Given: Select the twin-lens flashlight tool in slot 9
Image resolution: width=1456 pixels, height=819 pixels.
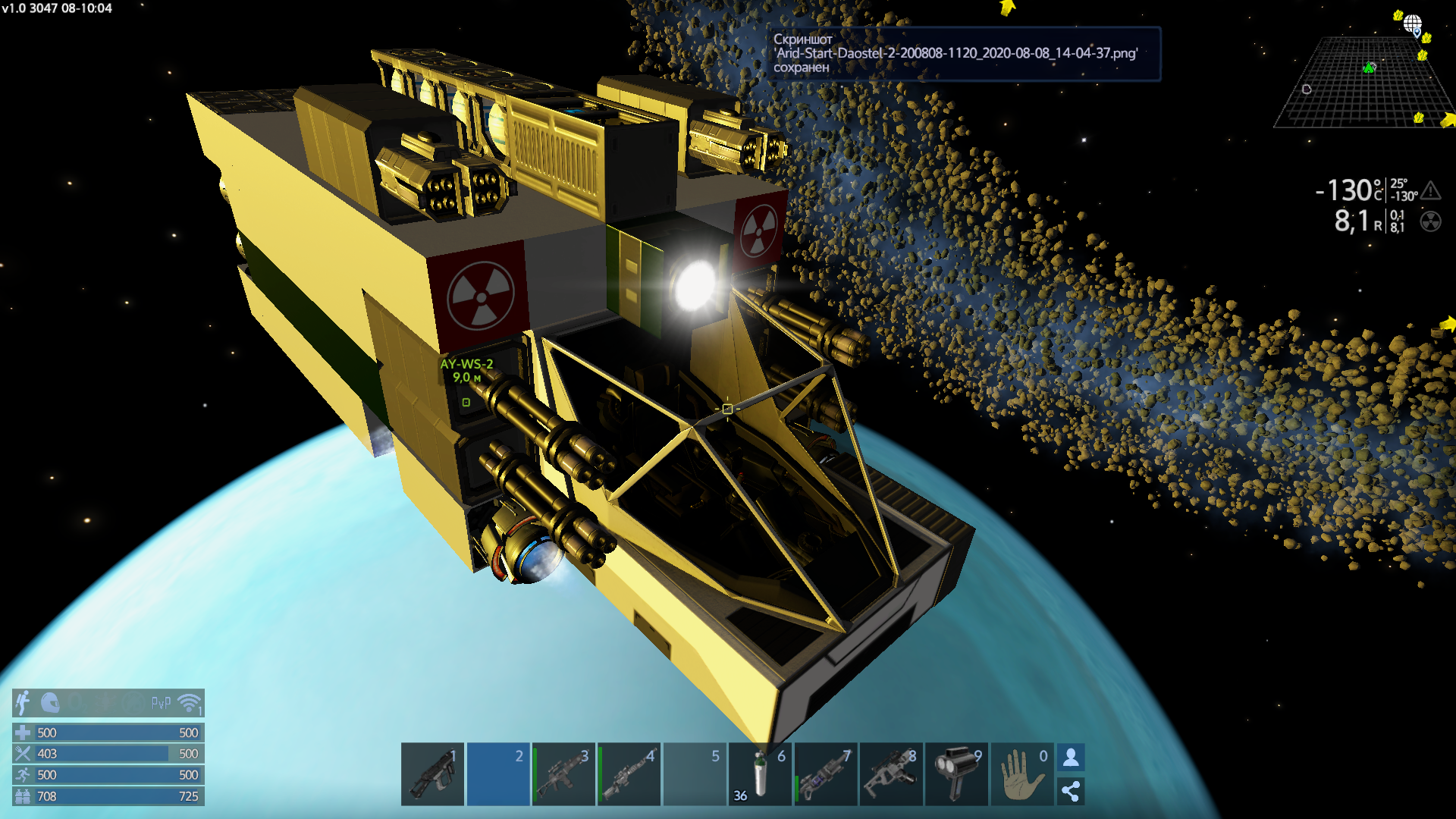Looking at the screenshot, I should (957, 774).
